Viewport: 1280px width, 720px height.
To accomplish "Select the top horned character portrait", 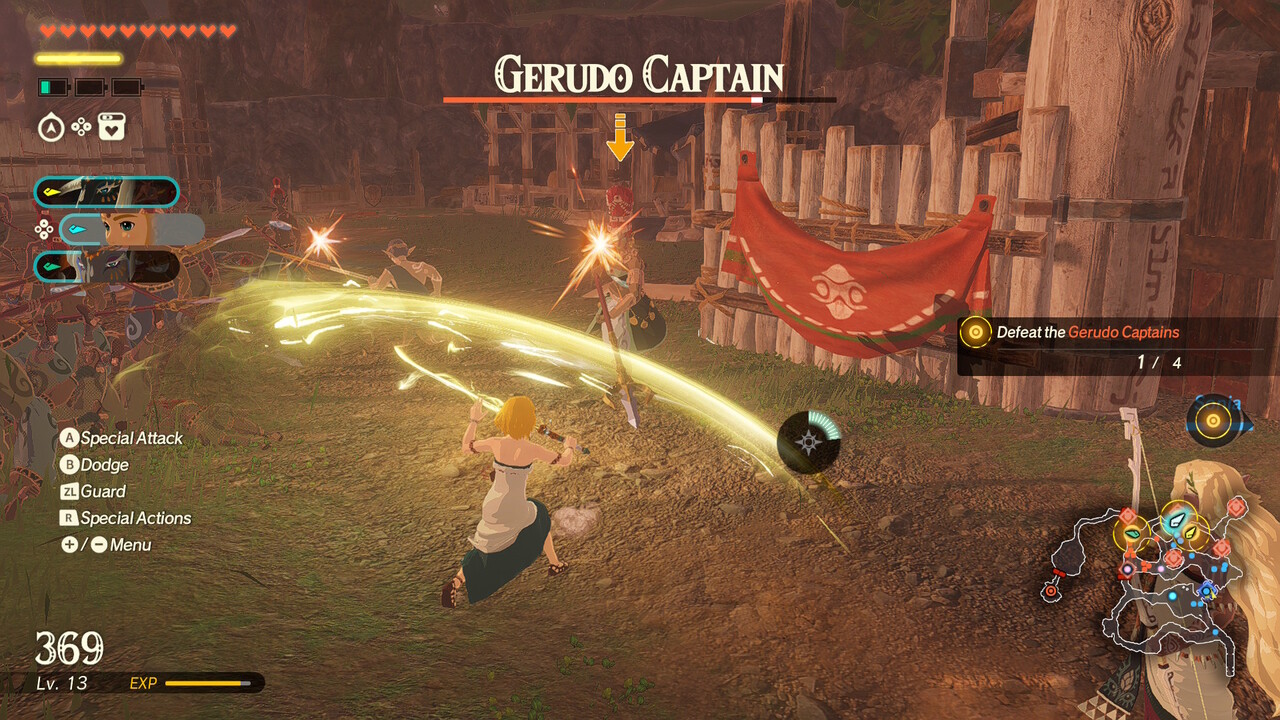I will point(106,192).
